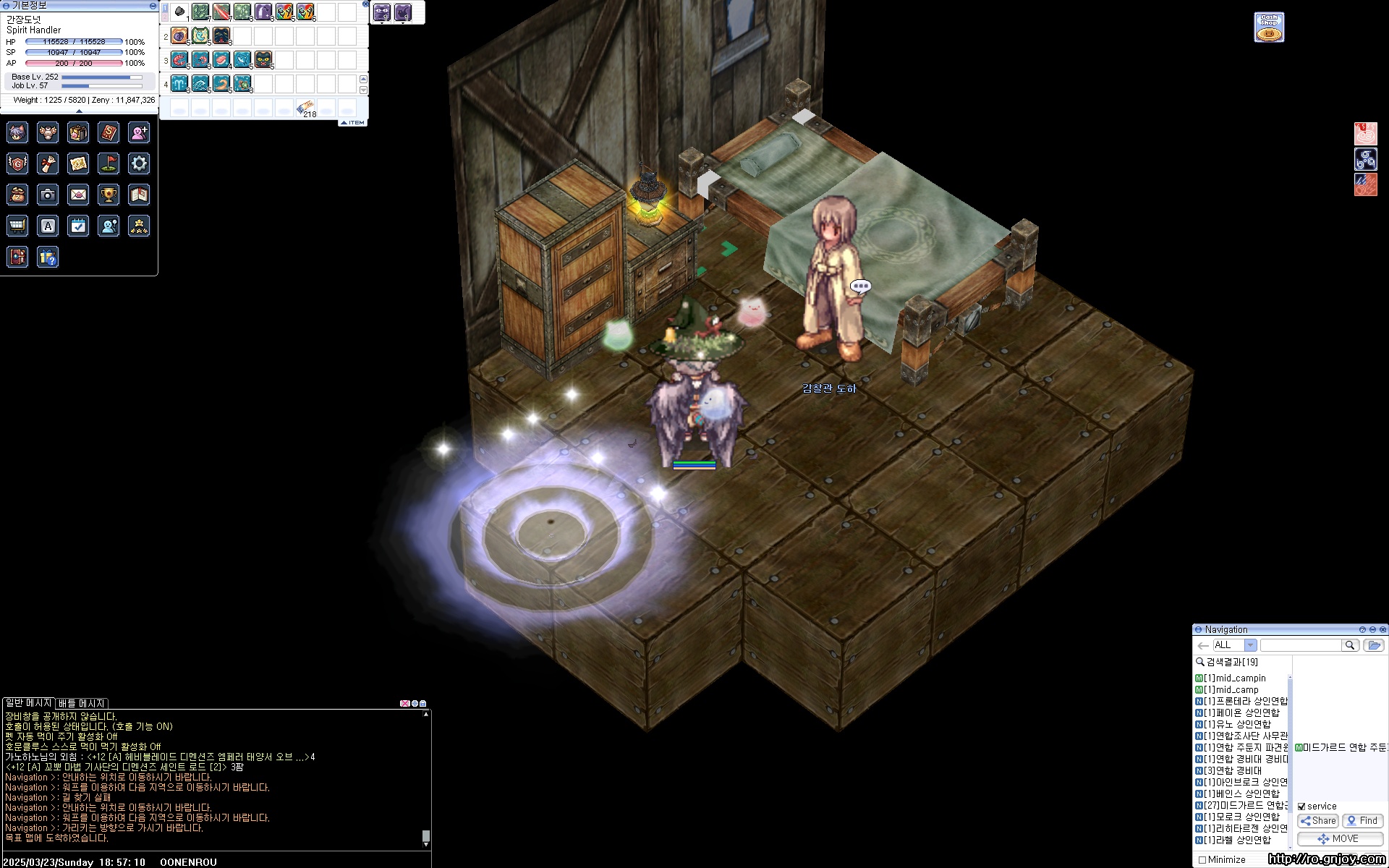The height and width of the screenshot is (868, 1389).
Task: Select mid_campin in navigation results
Action: pyautogui.click(x=1240, y=678)
